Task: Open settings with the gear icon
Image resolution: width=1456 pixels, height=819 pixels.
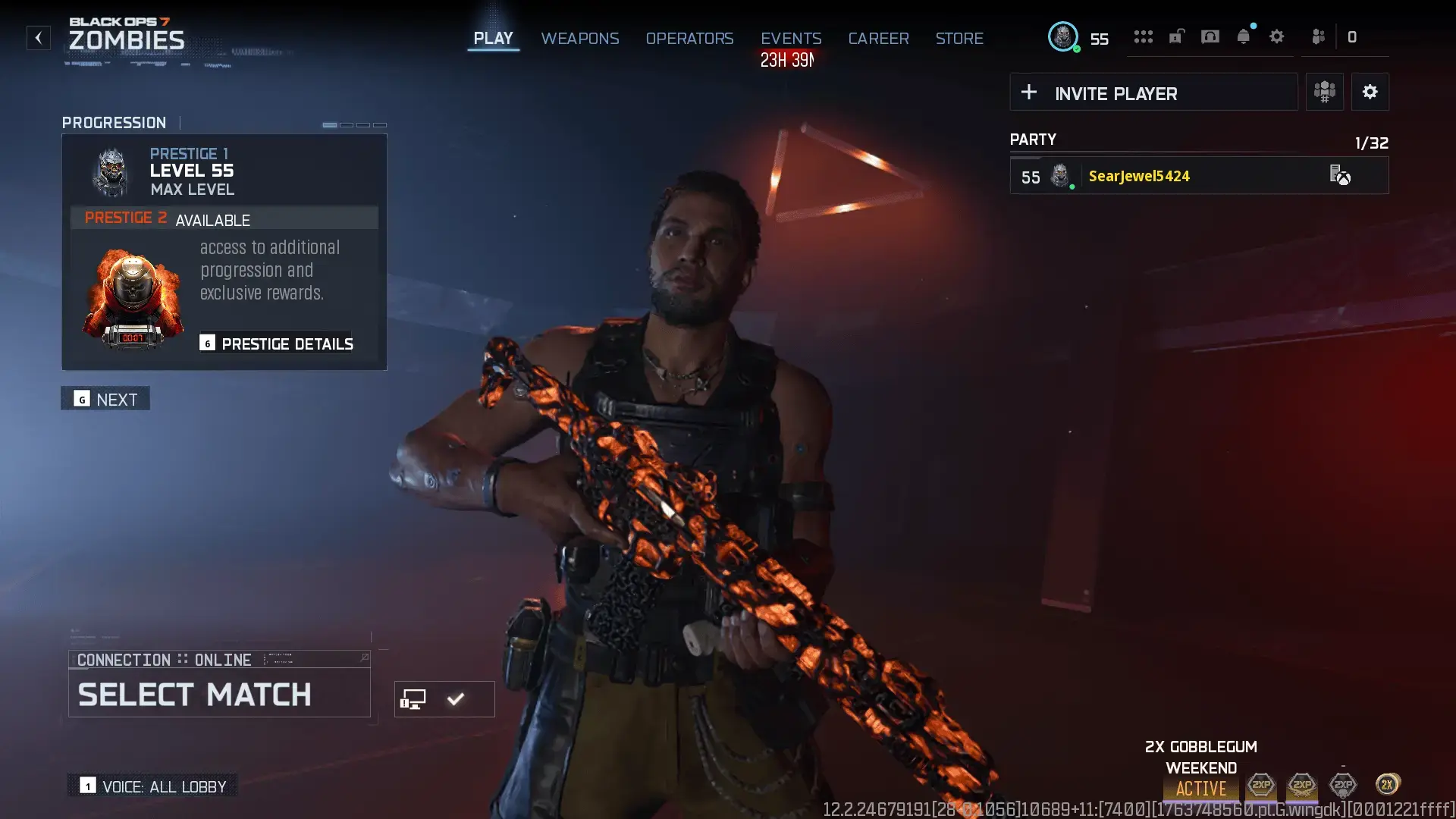Action: point(1277,36)
